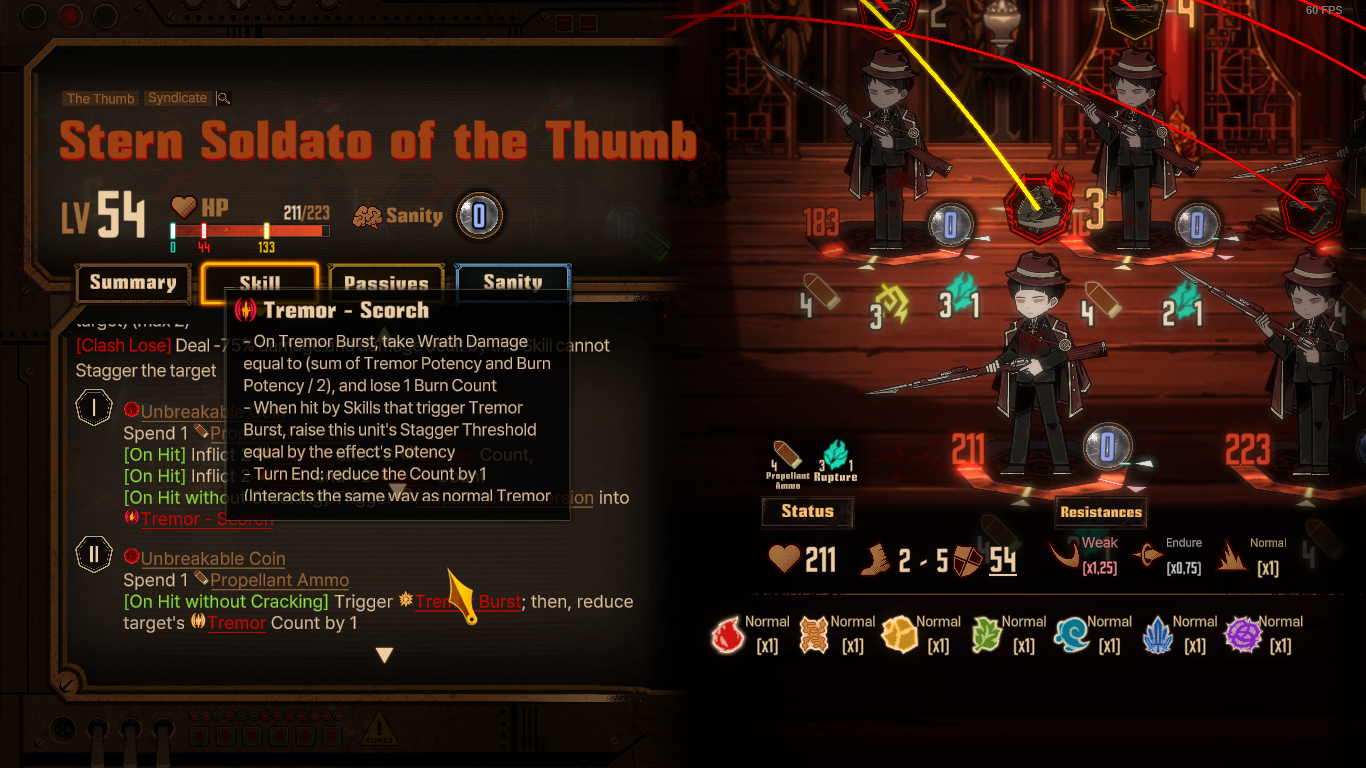Click the skill II coin marker

point(94,556)
